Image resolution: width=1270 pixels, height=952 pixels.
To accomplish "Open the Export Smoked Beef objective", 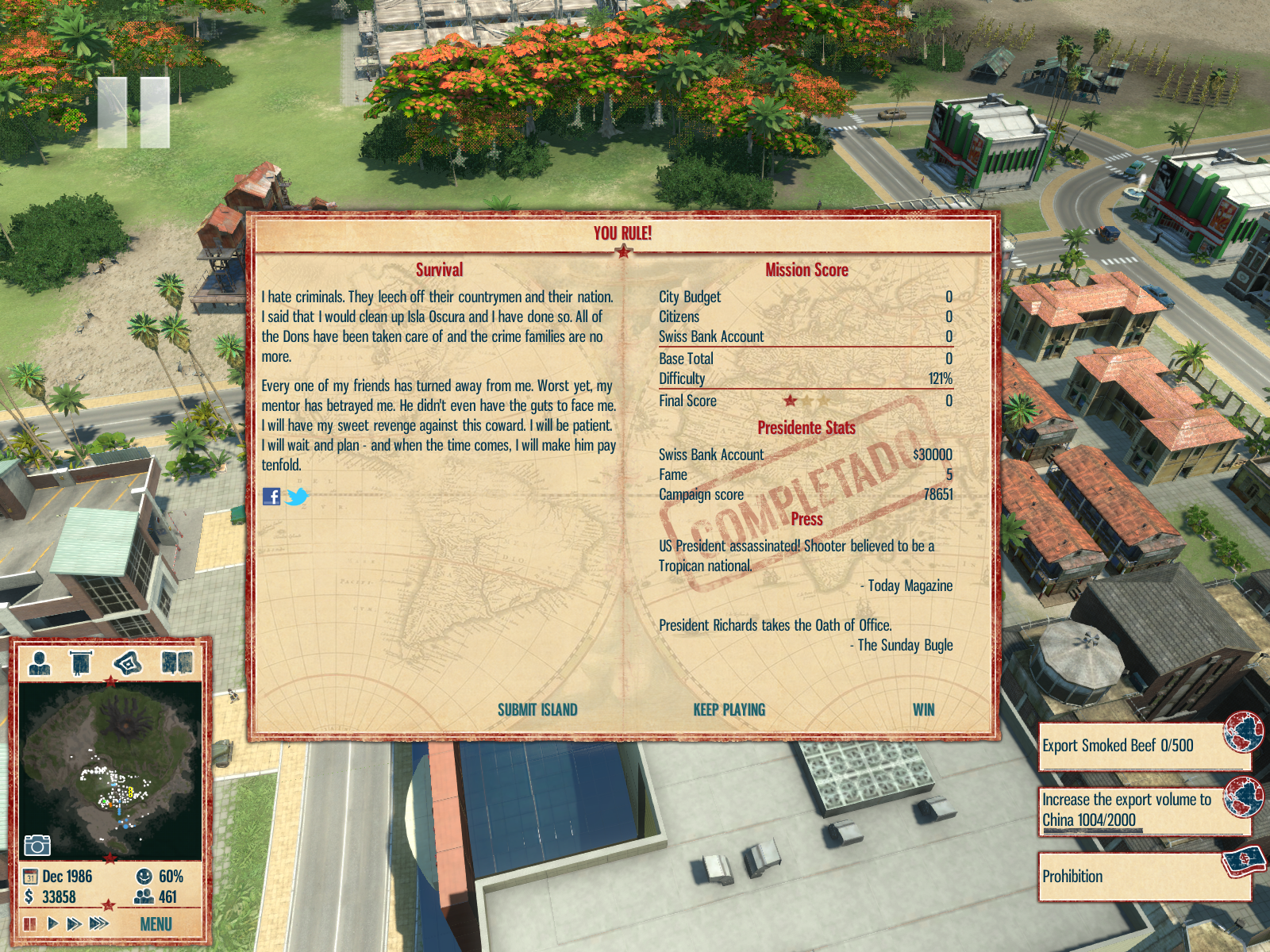I will coord(1143,746).
